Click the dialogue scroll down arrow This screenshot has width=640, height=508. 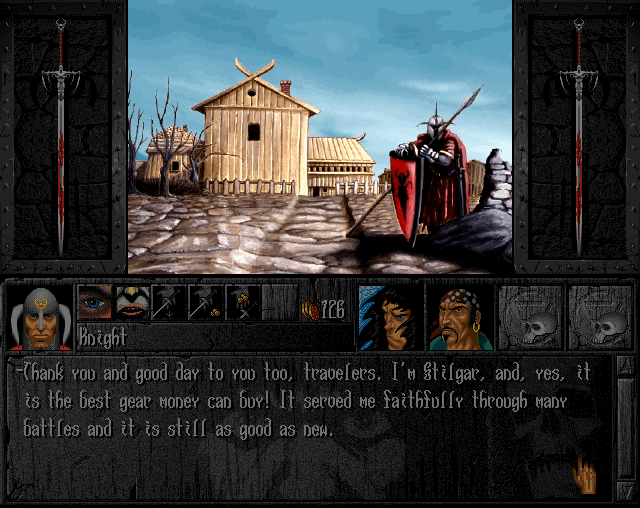[x=624, y=490]
